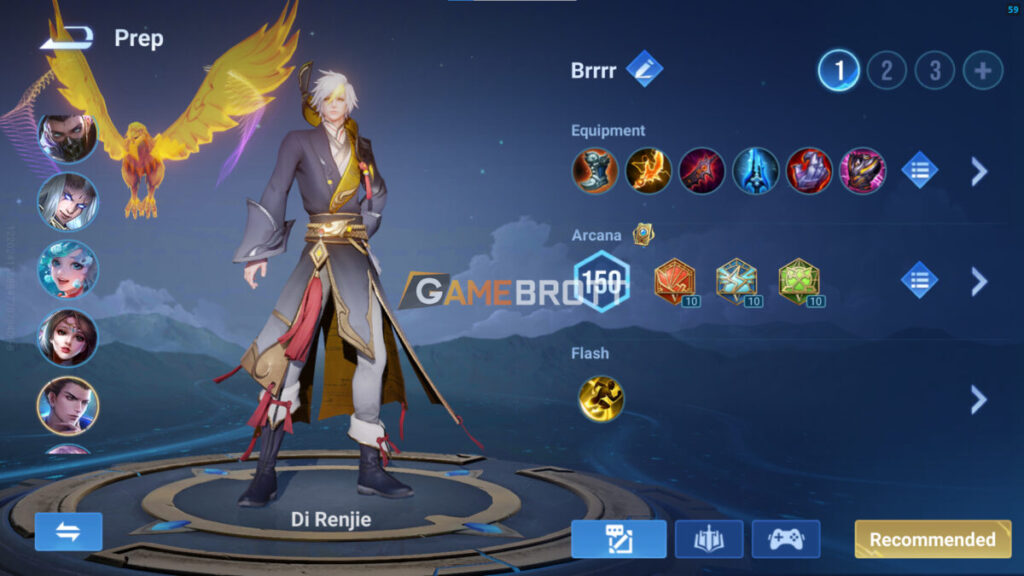Expand the Equipment section arrow
1024x576 pixels.
(979, 171)
